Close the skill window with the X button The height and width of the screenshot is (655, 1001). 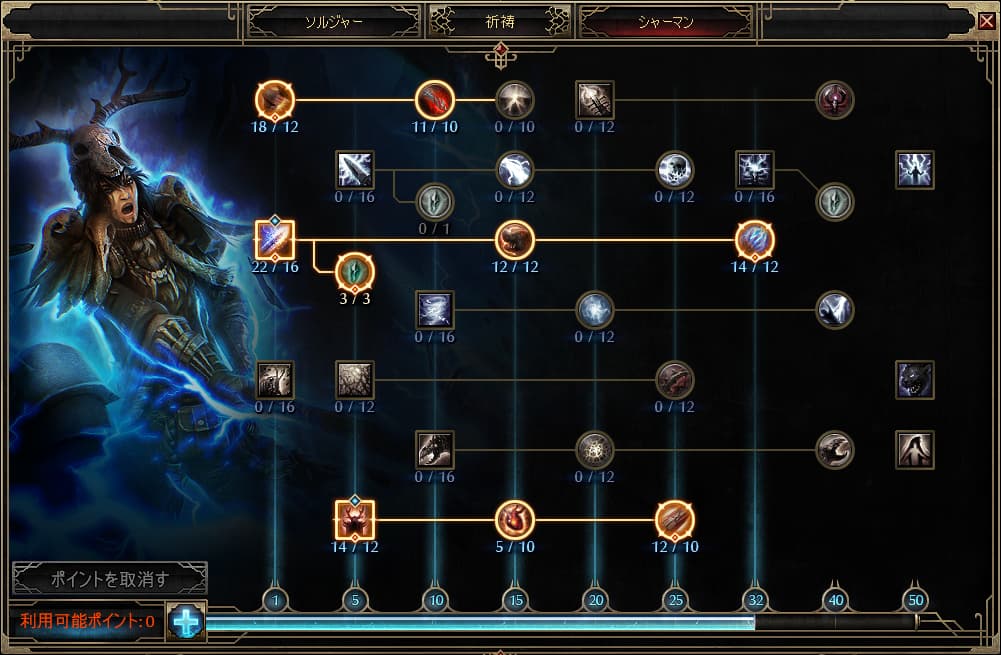986,19
